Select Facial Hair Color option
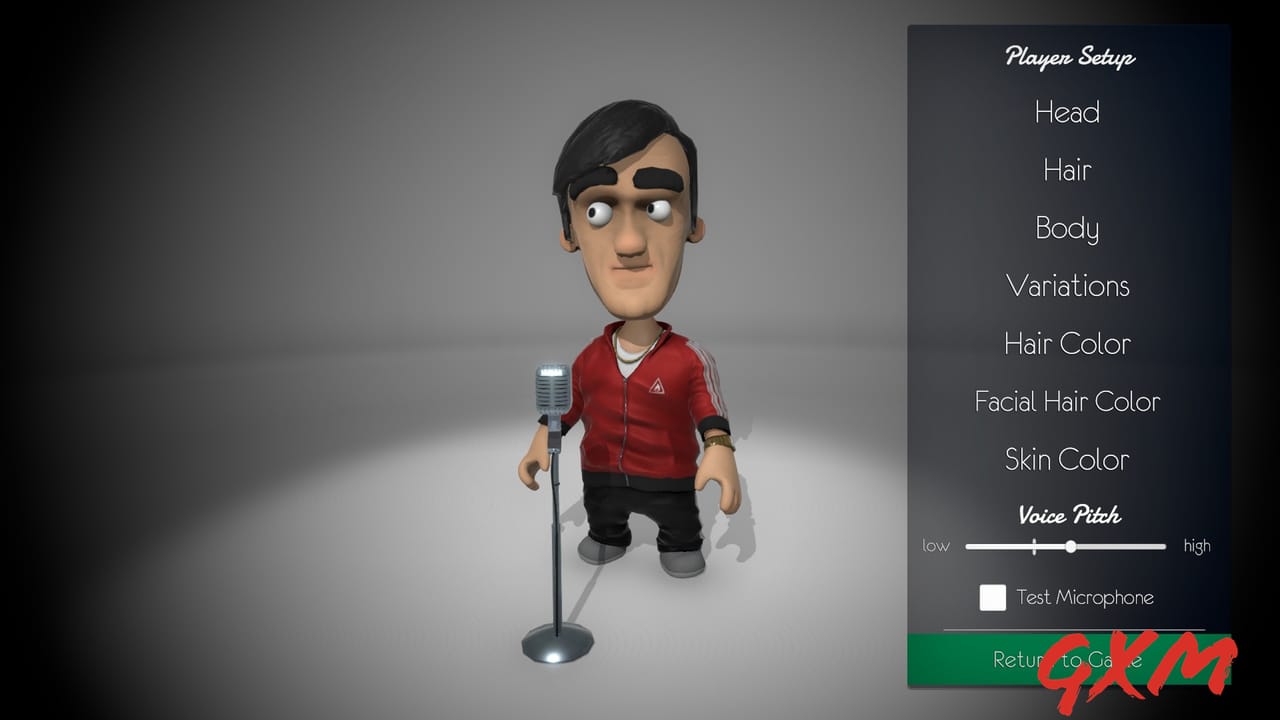 coord(1067,402)
